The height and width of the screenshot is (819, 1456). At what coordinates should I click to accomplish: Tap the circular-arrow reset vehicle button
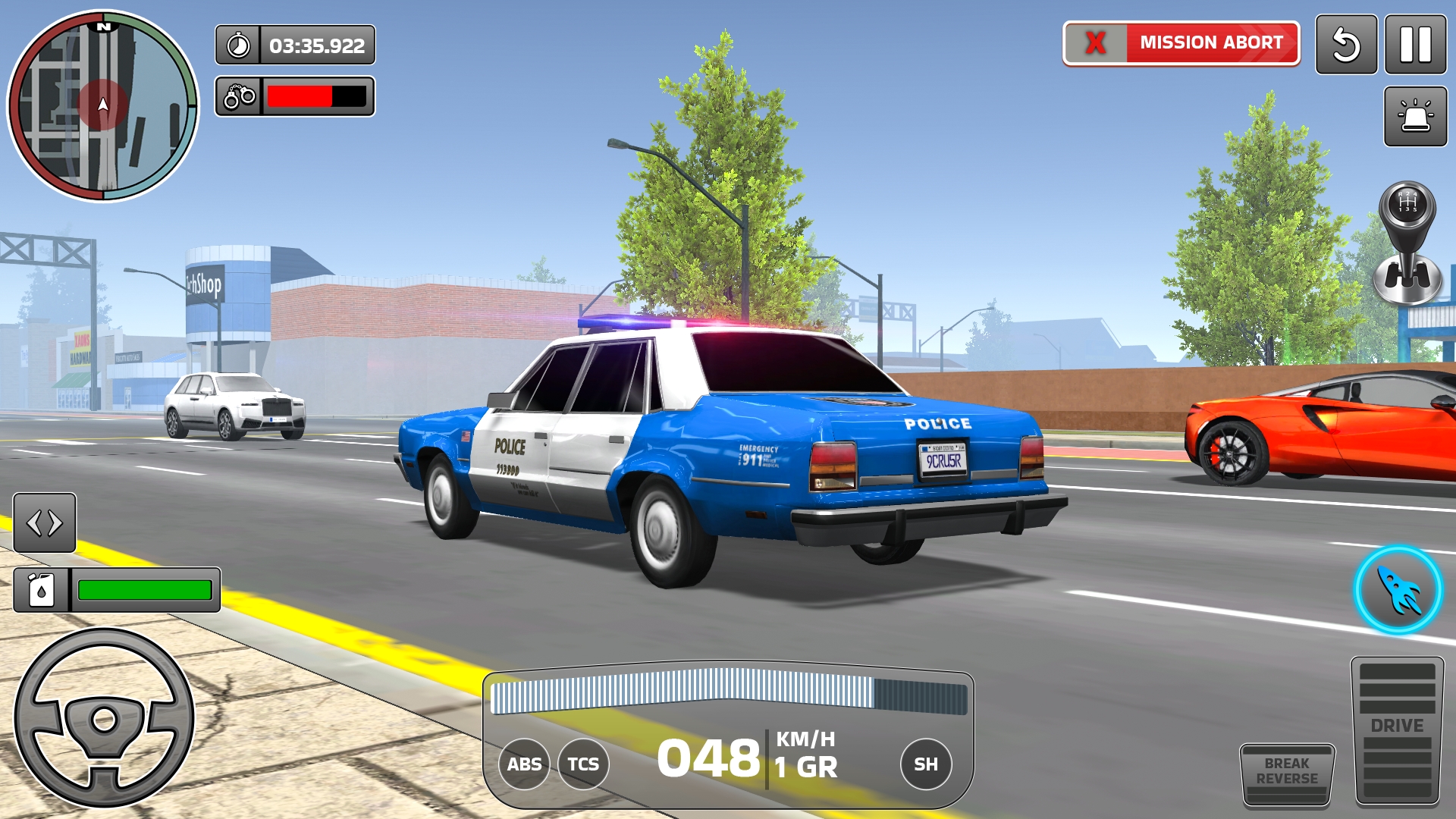(x=1346, y=45)
